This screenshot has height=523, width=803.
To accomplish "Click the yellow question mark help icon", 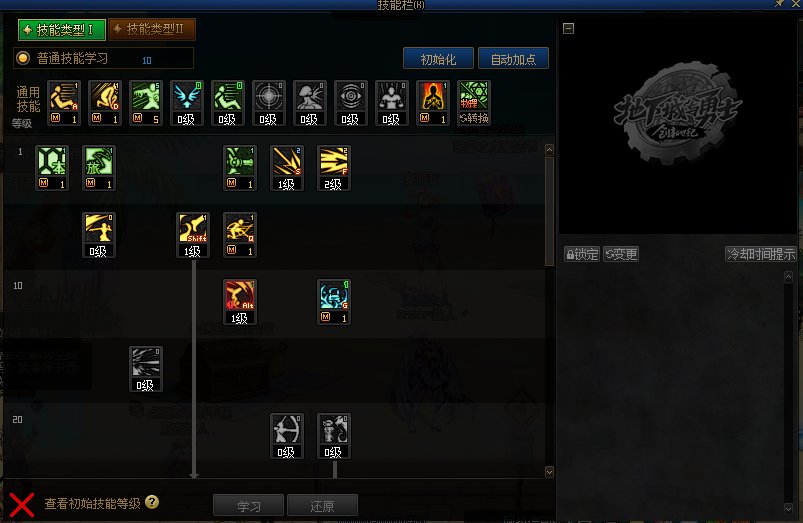I will [152, 502].
